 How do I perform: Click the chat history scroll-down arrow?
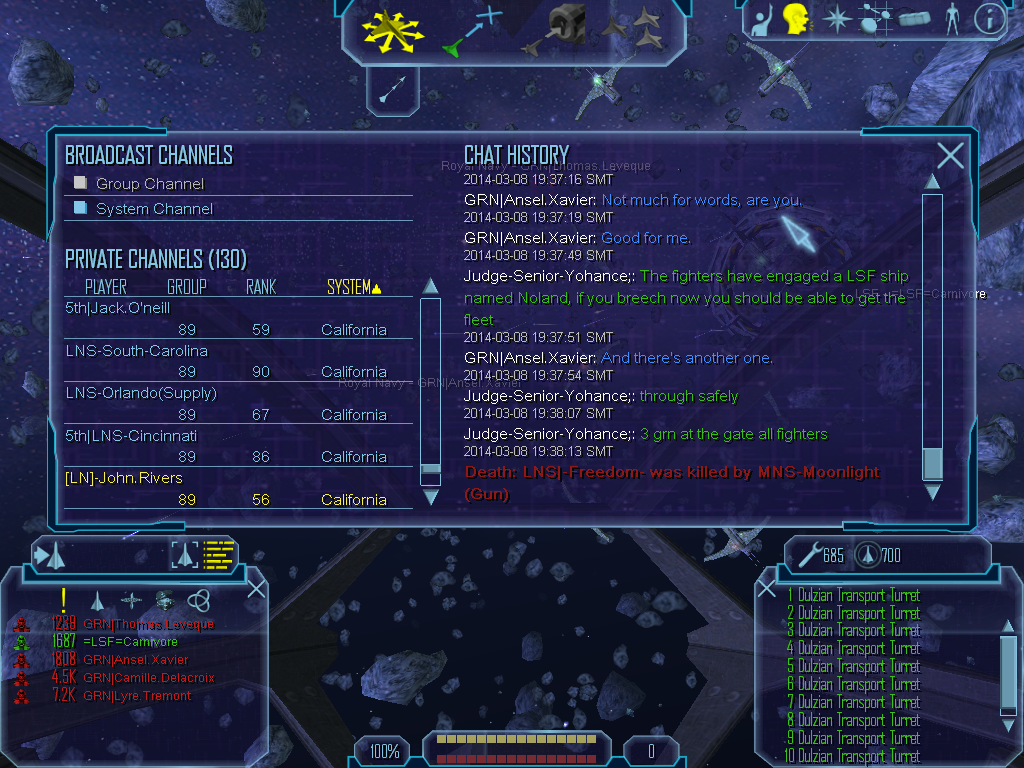tap(932, 492)
